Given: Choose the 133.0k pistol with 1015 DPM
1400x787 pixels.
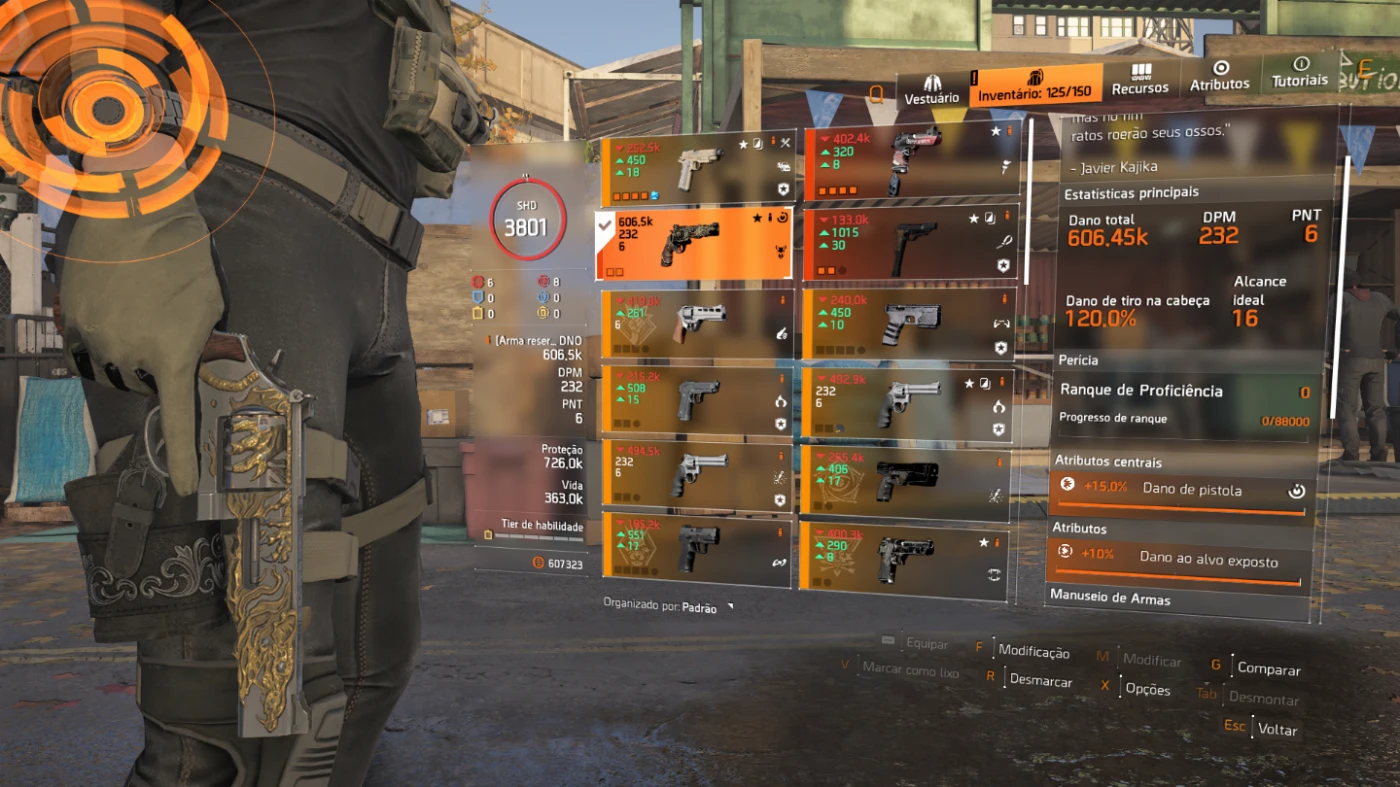Looking at the screenshot, I should (910, 244).
